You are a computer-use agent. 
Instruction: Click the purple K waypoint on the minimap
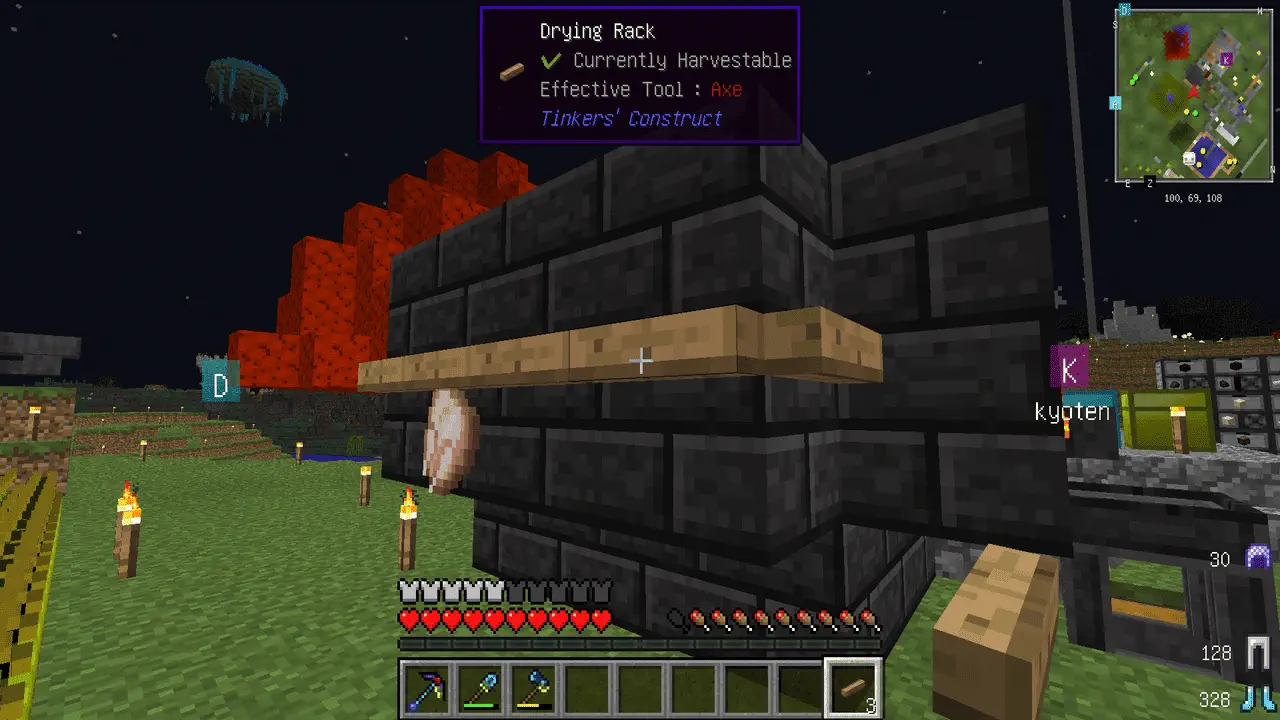pyautogui.click(x=1227, y=59)
